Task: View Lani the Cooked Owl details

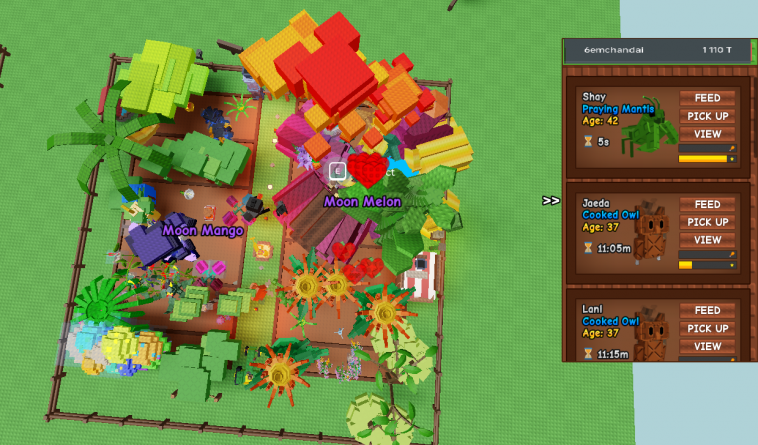Action: click(707, 347)
